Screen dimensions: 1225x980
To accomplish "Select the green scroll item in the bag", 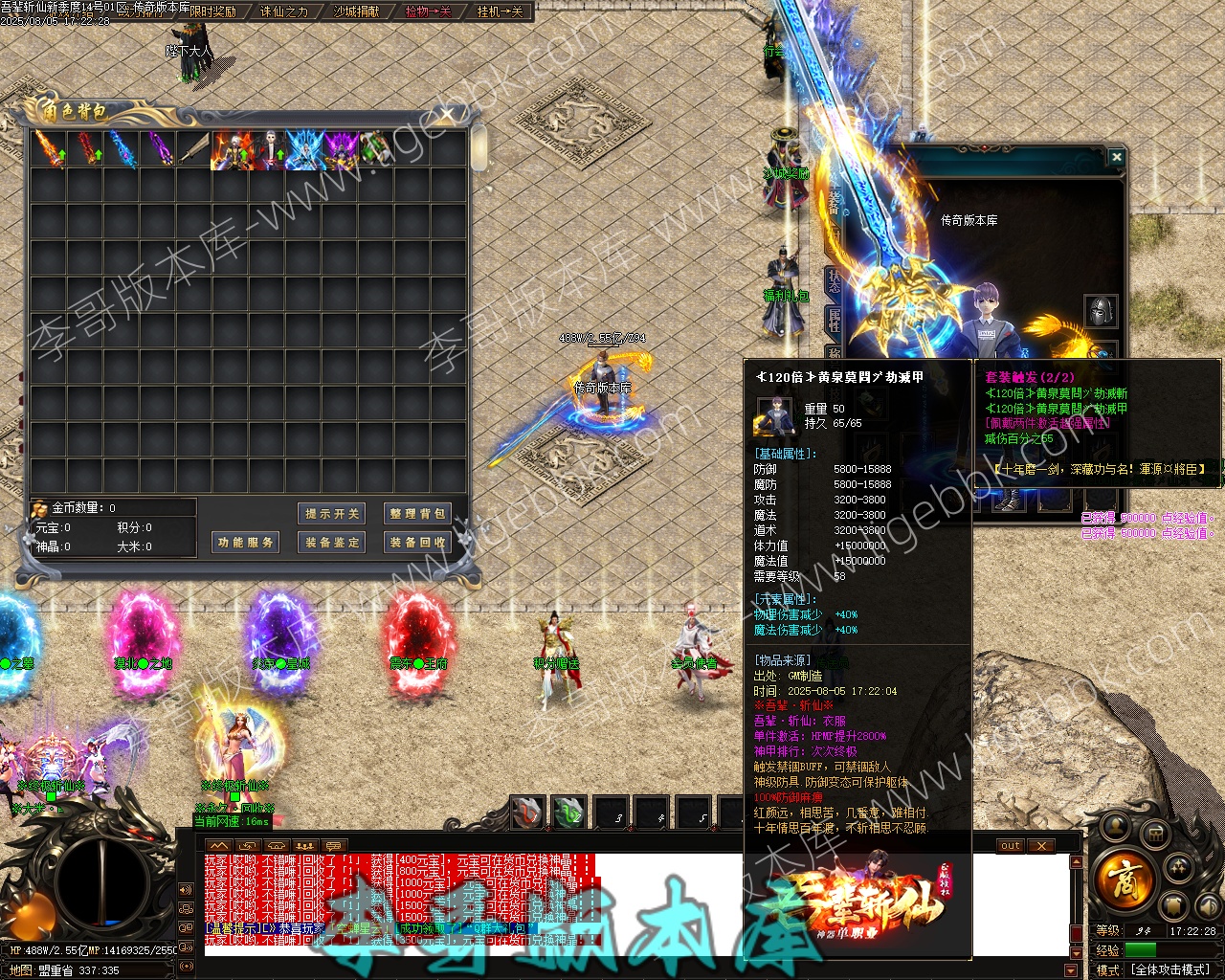I will [374, 150].
